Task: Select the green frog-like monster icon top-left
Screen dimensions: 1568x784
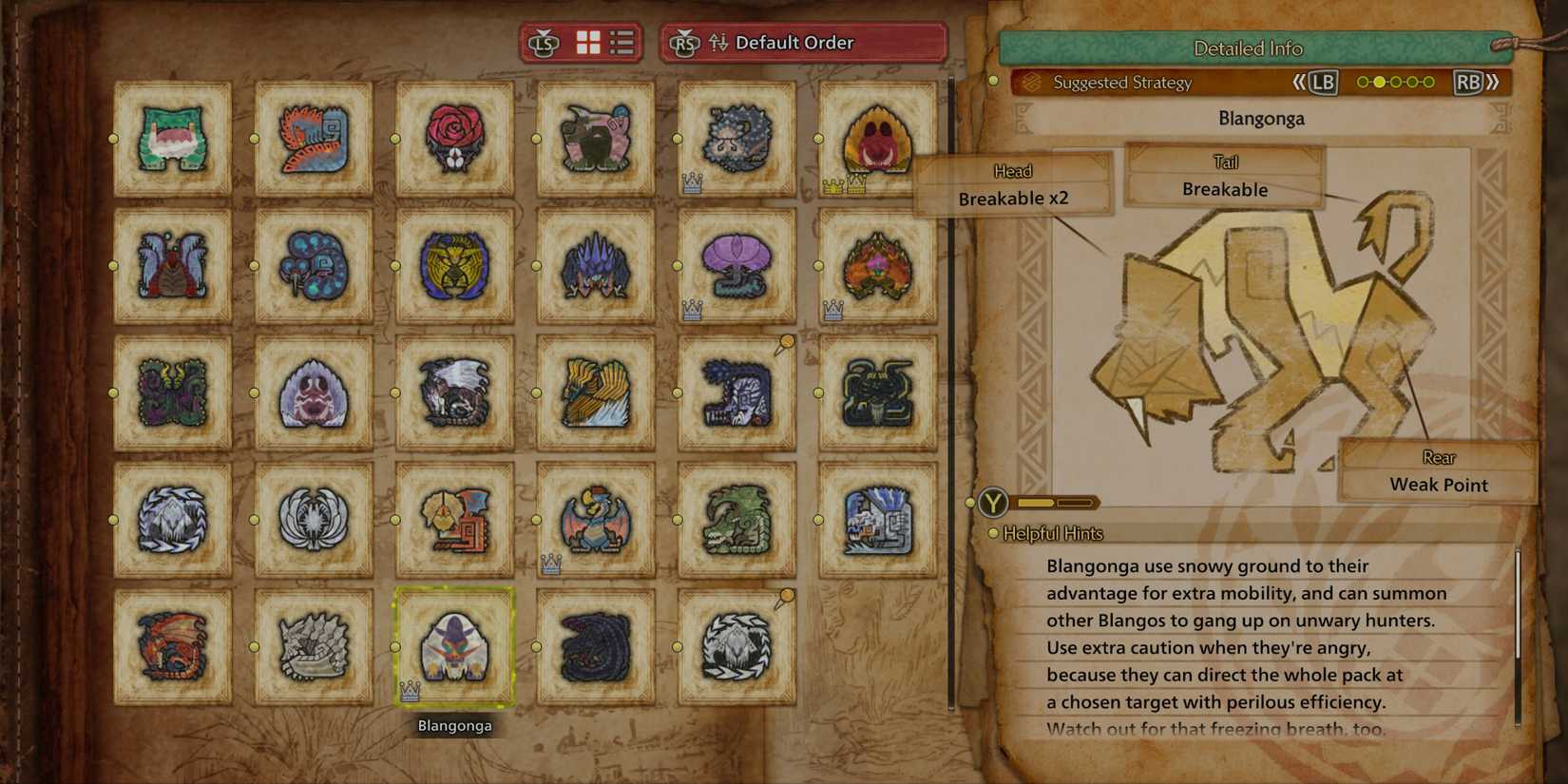Action: tap(173, 140)
